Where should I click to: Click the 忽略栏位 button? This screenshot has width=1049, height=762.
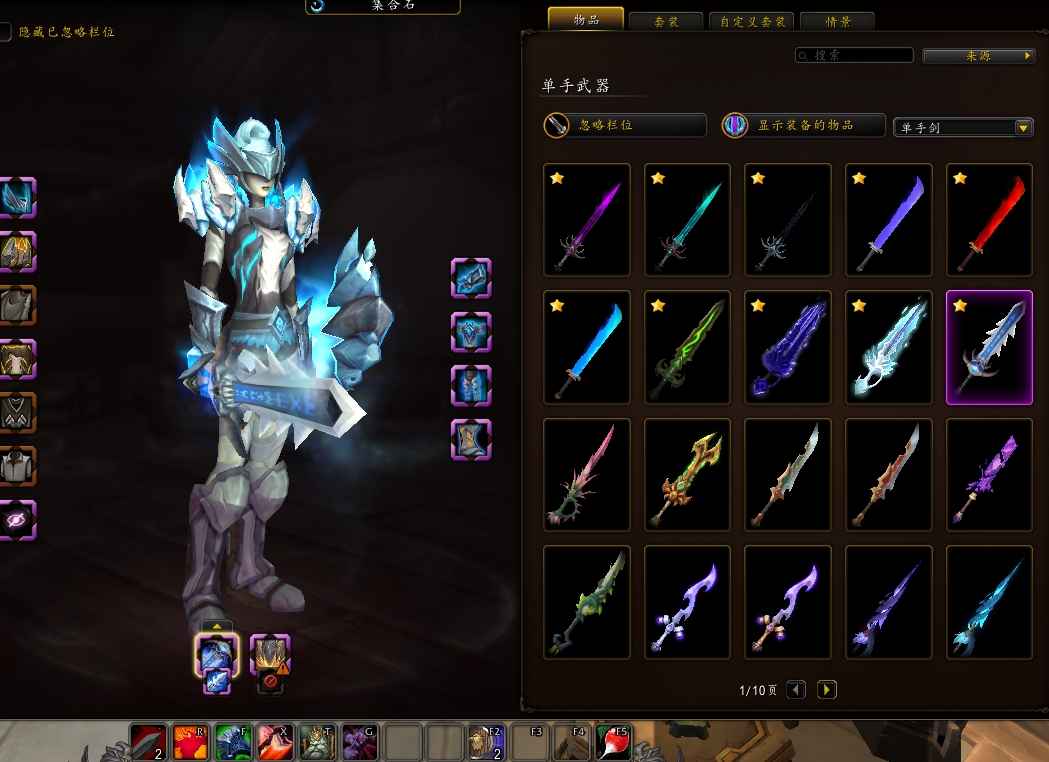tap(625, 125)
